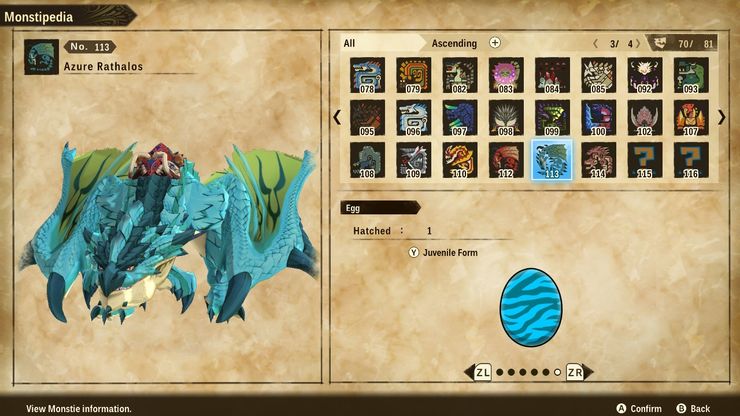Open monster entry number 107
The width and height of the screenshot is (740, 416).
pyautogui.click(x=691, y=118)
